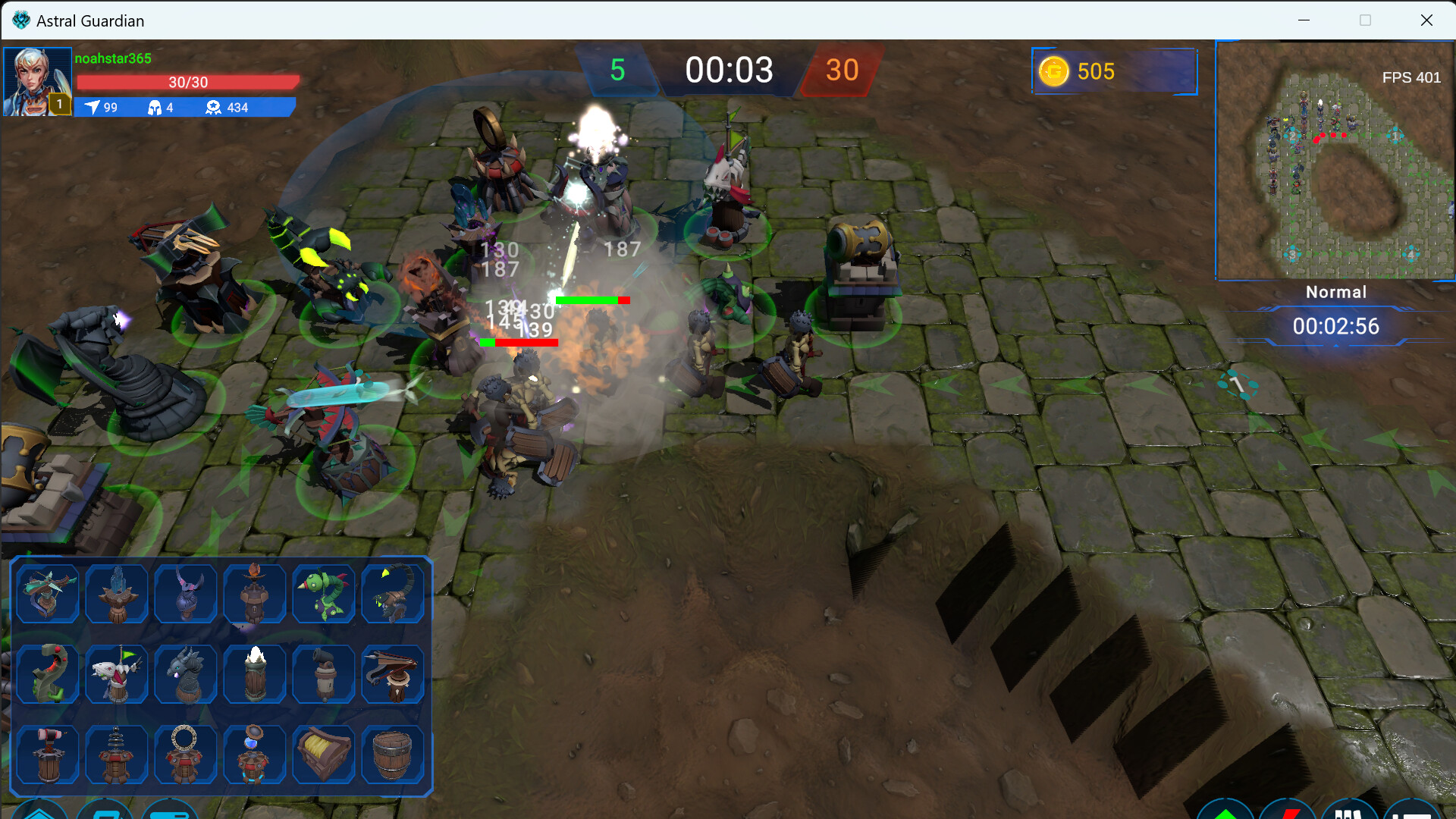Click the Normal difficulty label

coord(1335,292)
